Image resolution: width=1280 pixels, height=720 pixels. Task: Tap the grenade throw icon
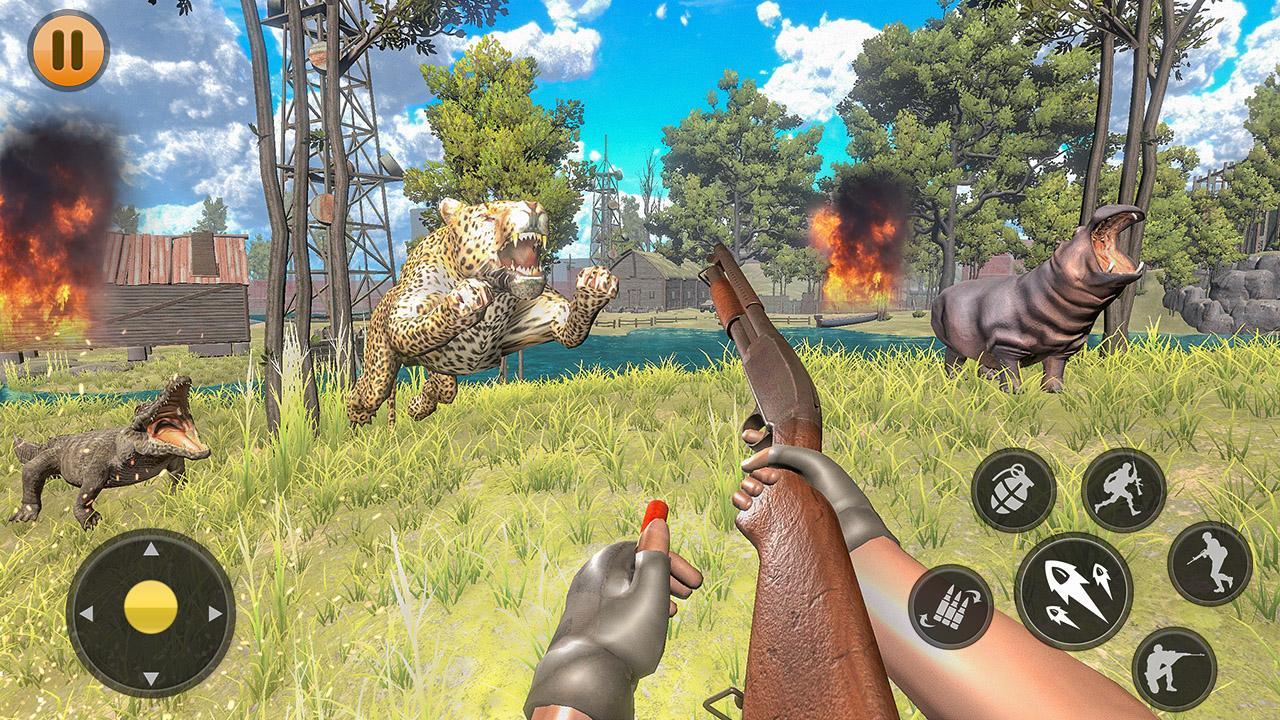[1011, 487]
